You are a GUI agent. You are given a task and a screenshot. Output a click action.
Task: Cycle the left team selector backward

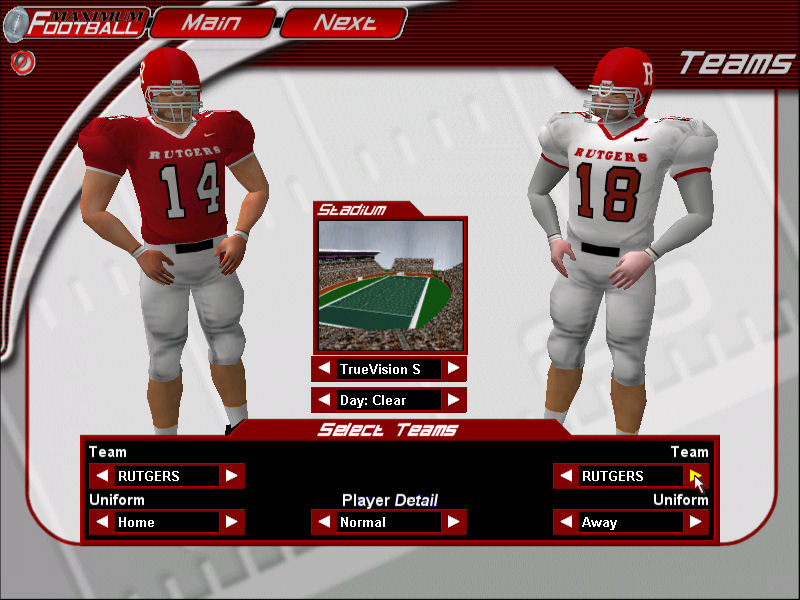(x=102, y=476)
